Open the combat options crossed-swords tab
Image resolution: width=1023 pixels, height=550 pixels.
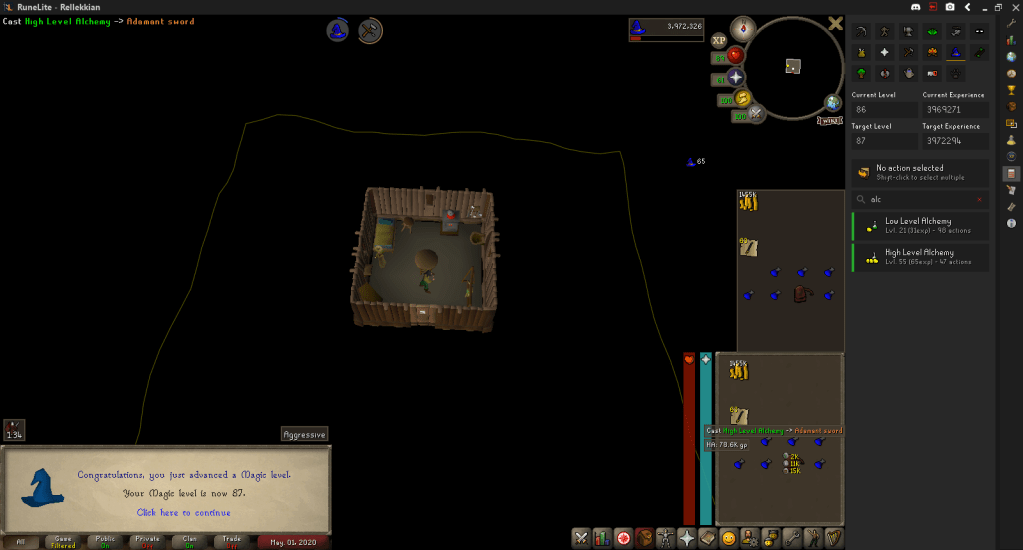580,538
